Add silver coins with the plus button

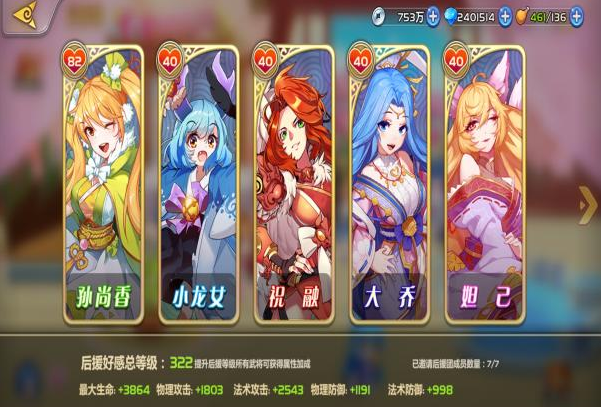click(433, 16)
